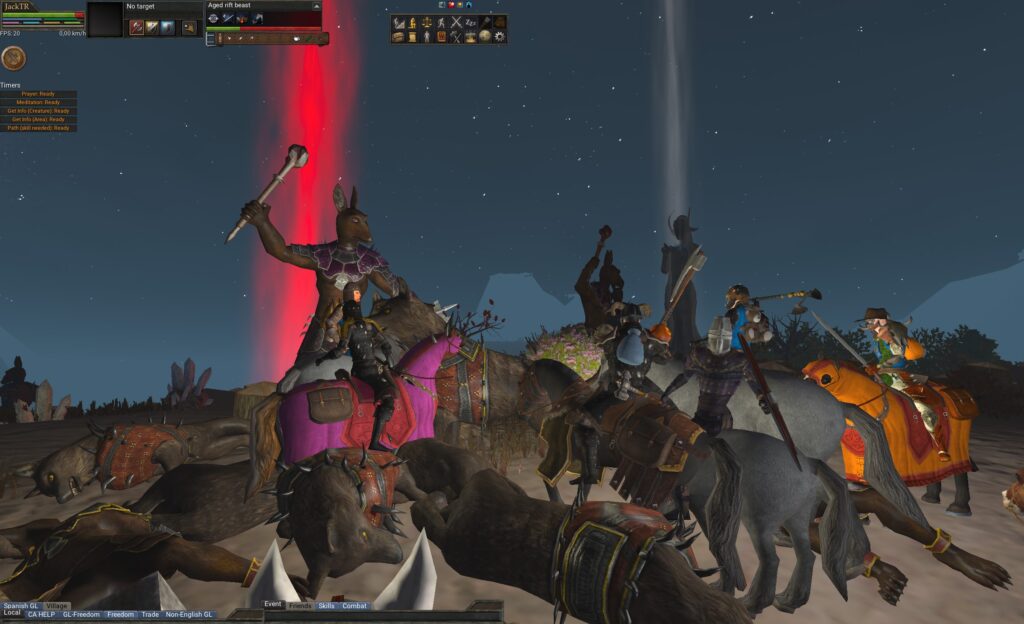Switch to the Event log tab

click(273, 605)
